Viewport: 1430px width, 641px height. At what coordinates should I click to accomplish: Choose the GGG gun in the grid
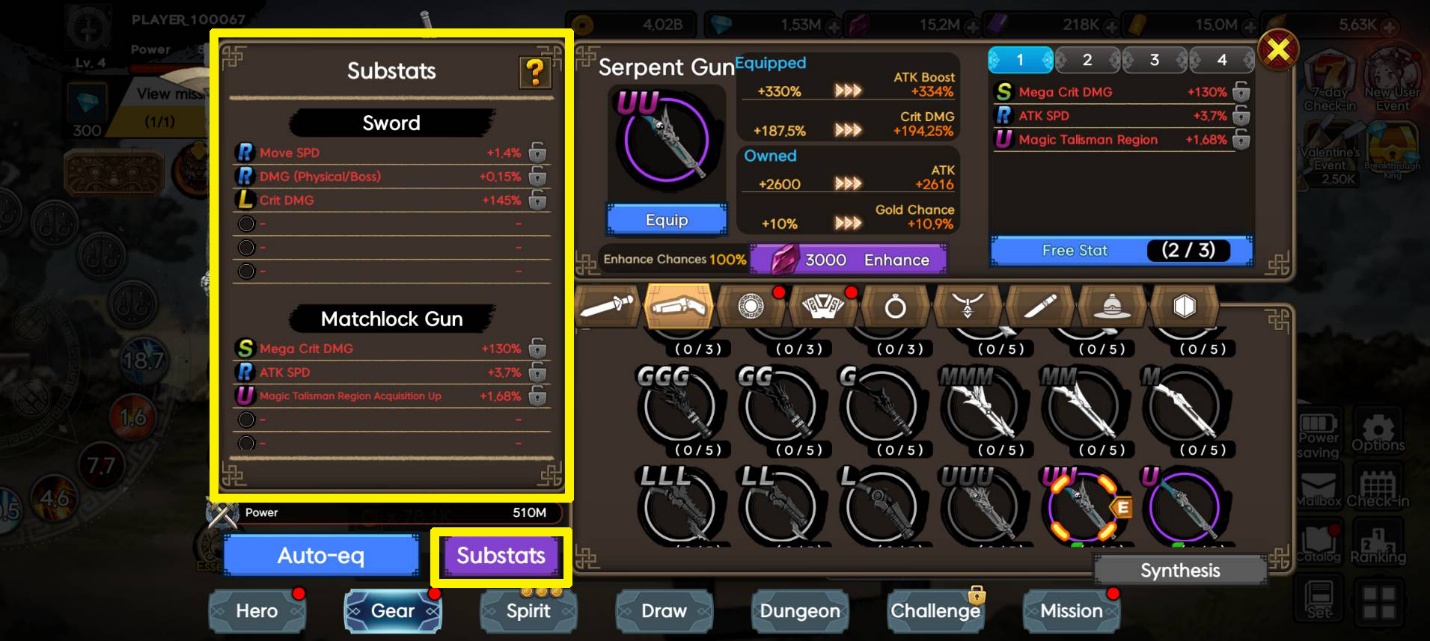(677, 405)
